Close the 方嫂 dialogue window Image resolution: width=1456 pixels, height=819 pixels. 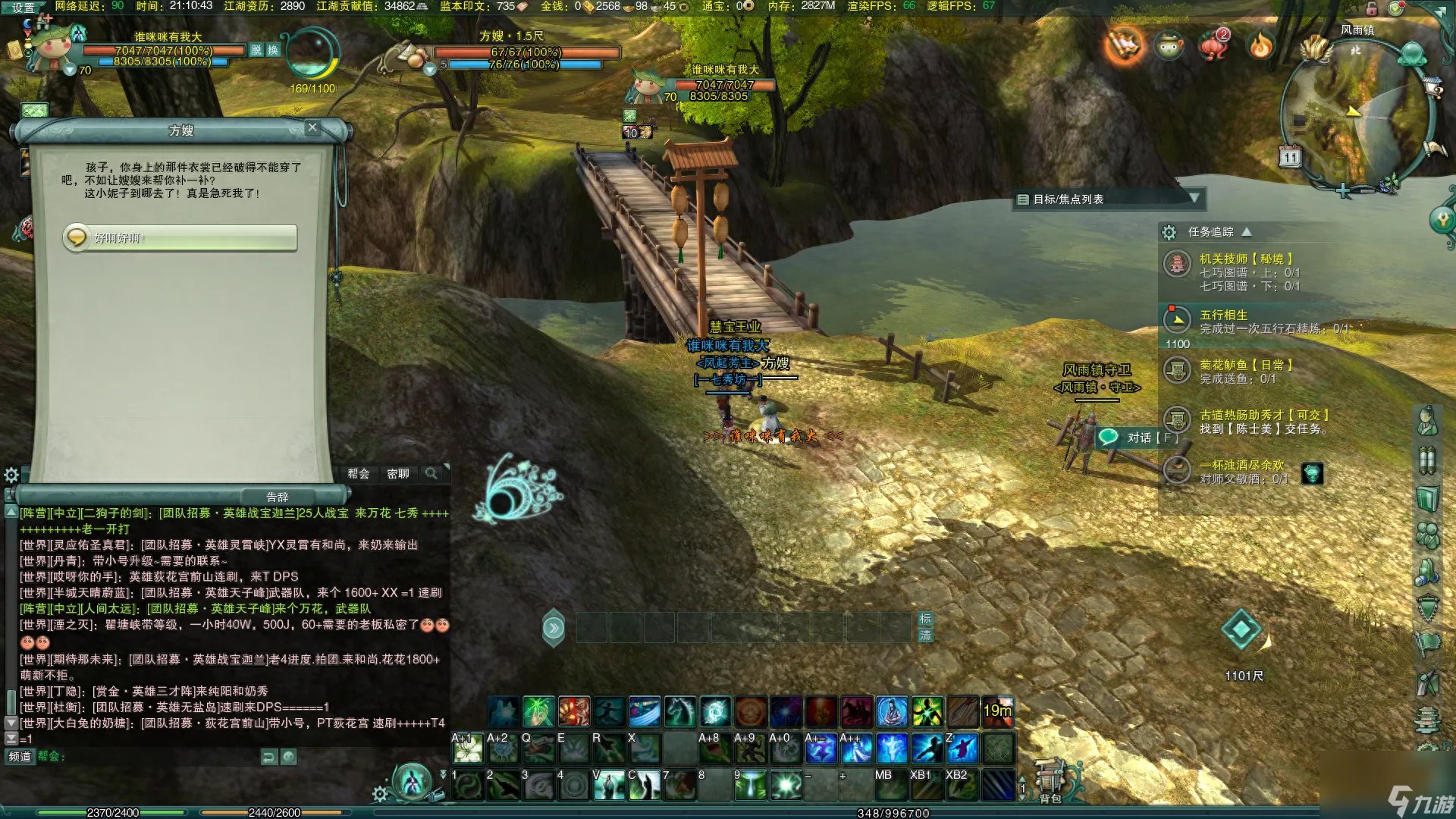[x=312, y=127]
